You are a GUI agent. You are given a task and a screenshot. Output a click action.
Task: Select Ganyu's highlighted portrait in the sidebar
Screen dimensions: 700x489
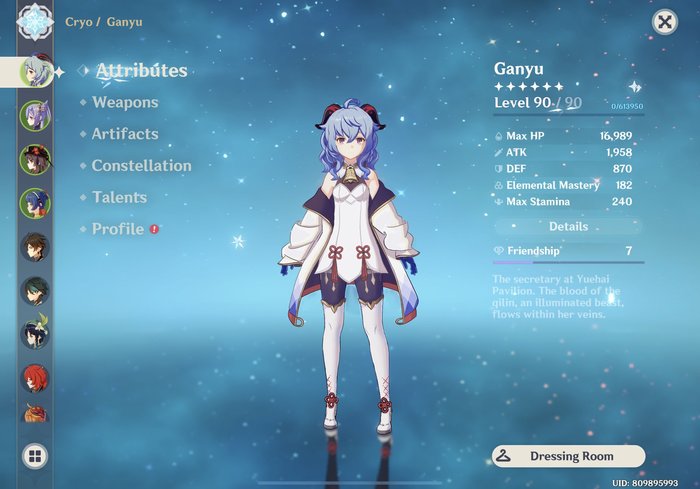[x=36, y=71]
